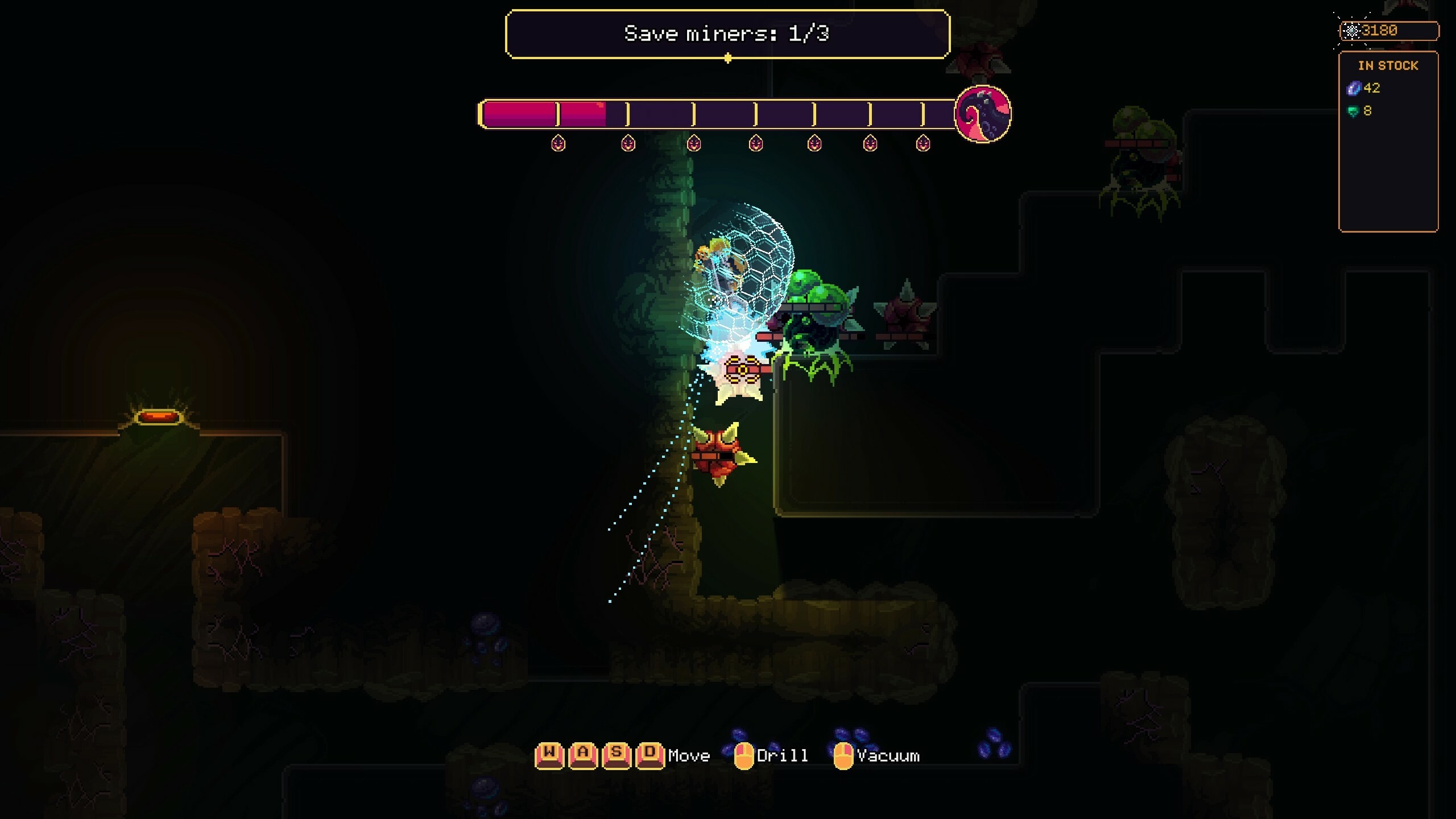Select the green gem icon in IN STOCK panel

coord(1354,111)
